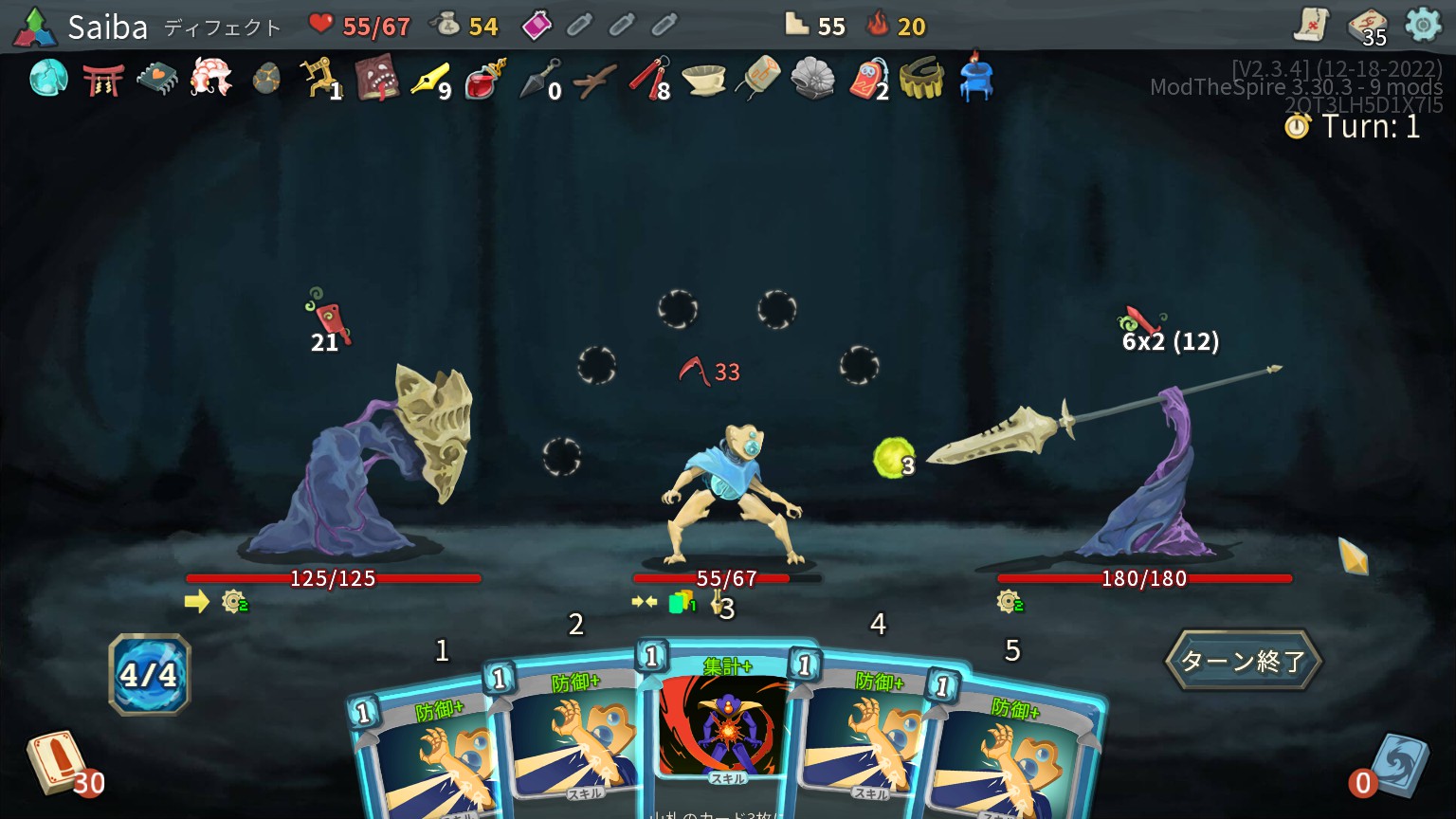Inspect the grey clam shell relic
The width and height of the screenshot is (1456, 819).
pyautogui.click(x=812, y=79)
